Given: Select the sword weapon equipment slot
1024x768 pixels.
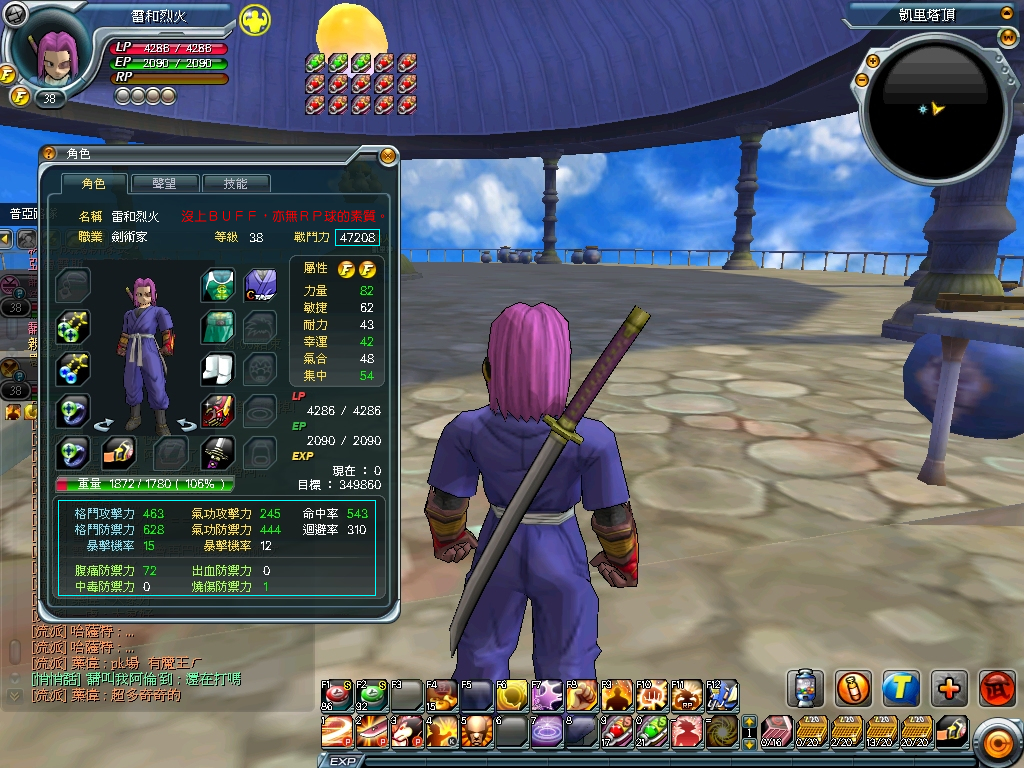Looking at the screenshot, I should click(218, 452).
